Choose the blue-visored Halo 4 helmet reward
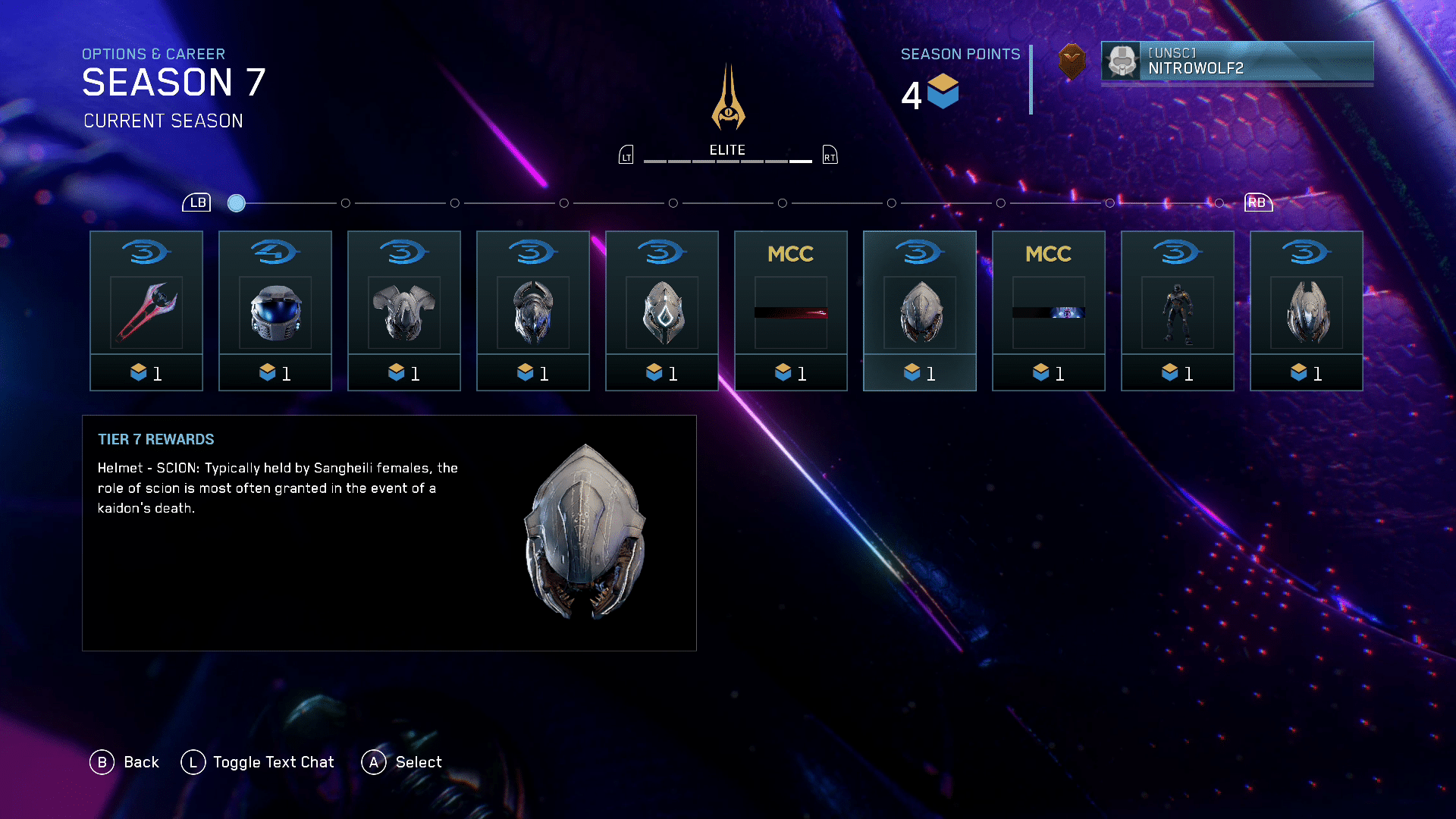This screenshot has height=819, width=1456. (x=275, y=311)
